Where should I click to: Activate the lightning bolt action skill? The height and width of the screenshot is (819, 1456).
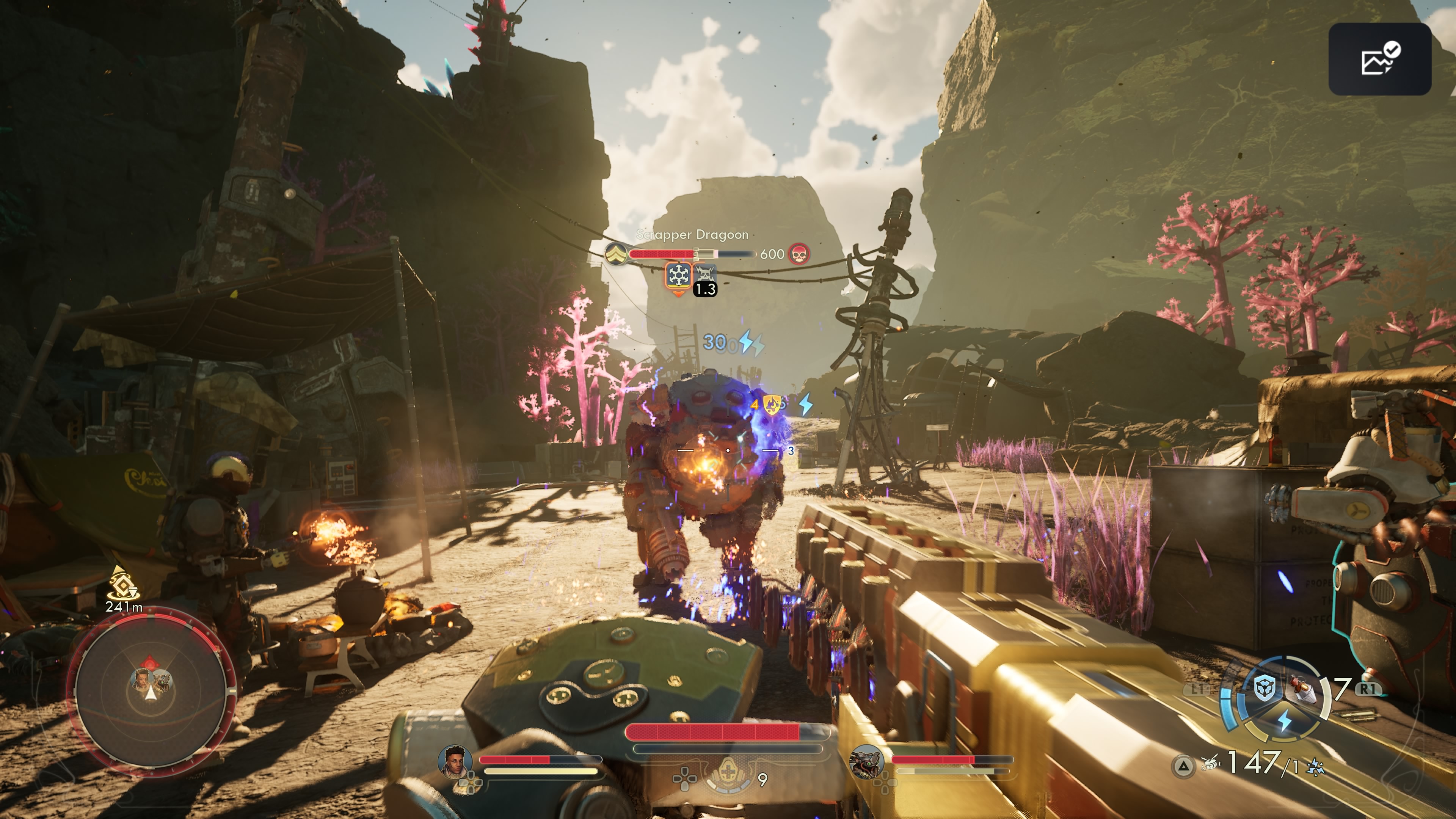1284,721
